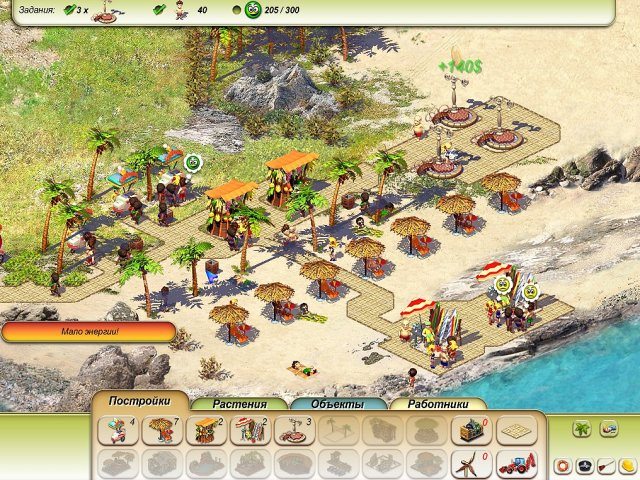Switch to the Постройки tab

pos(139,402)
